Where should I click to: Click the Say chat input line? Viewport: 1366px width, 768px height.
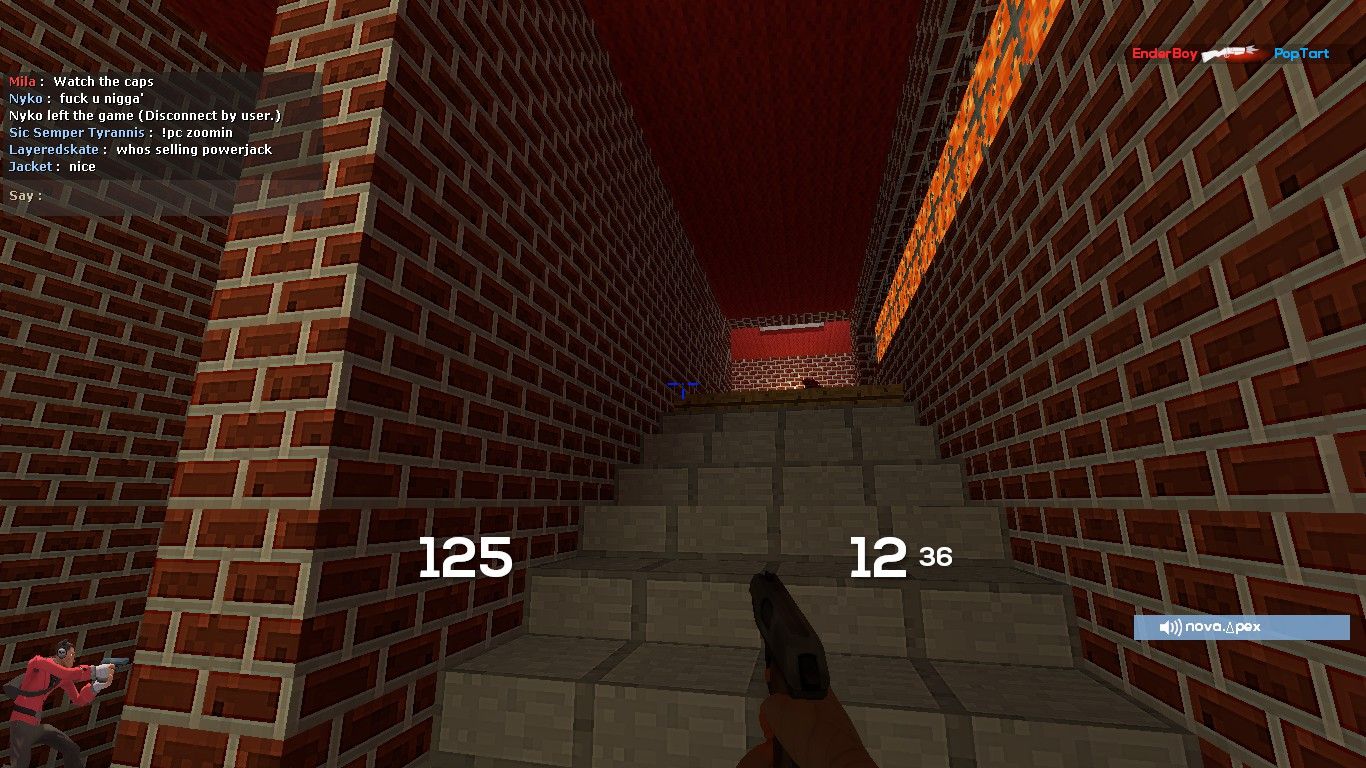(25, 196)
